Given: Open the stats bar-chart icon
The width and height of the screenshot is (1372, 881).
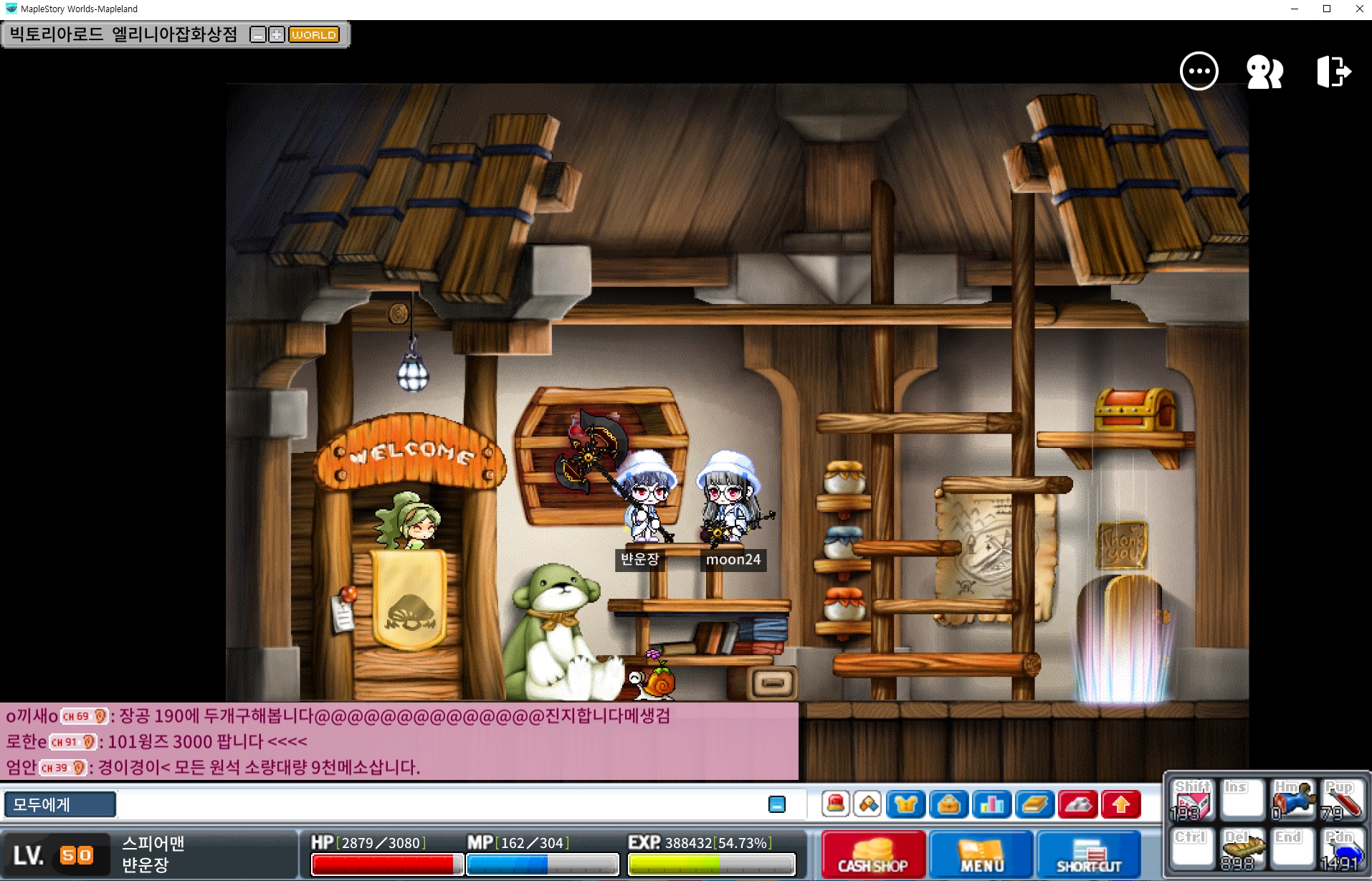Looking at the screenshot, I should point(991,804).
